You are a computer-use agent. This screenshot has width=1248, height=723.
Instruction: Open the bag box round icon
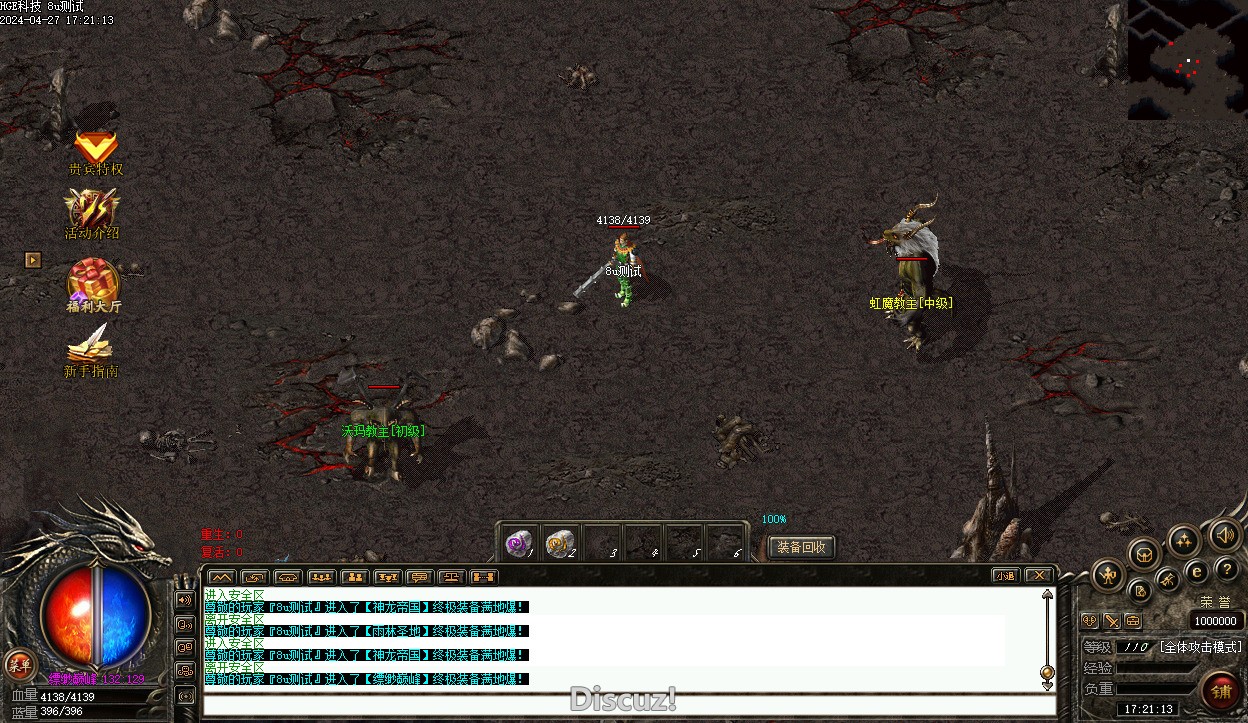pos(1144,553)
